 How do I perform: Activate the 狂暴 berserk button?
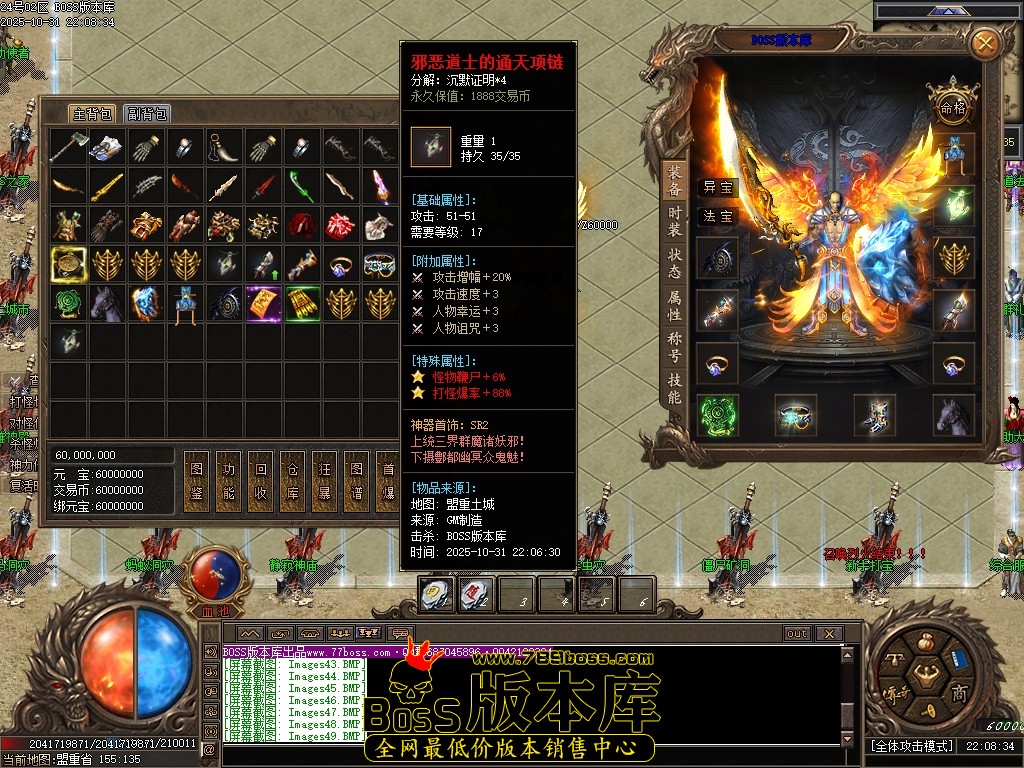(x=325, y=481)
